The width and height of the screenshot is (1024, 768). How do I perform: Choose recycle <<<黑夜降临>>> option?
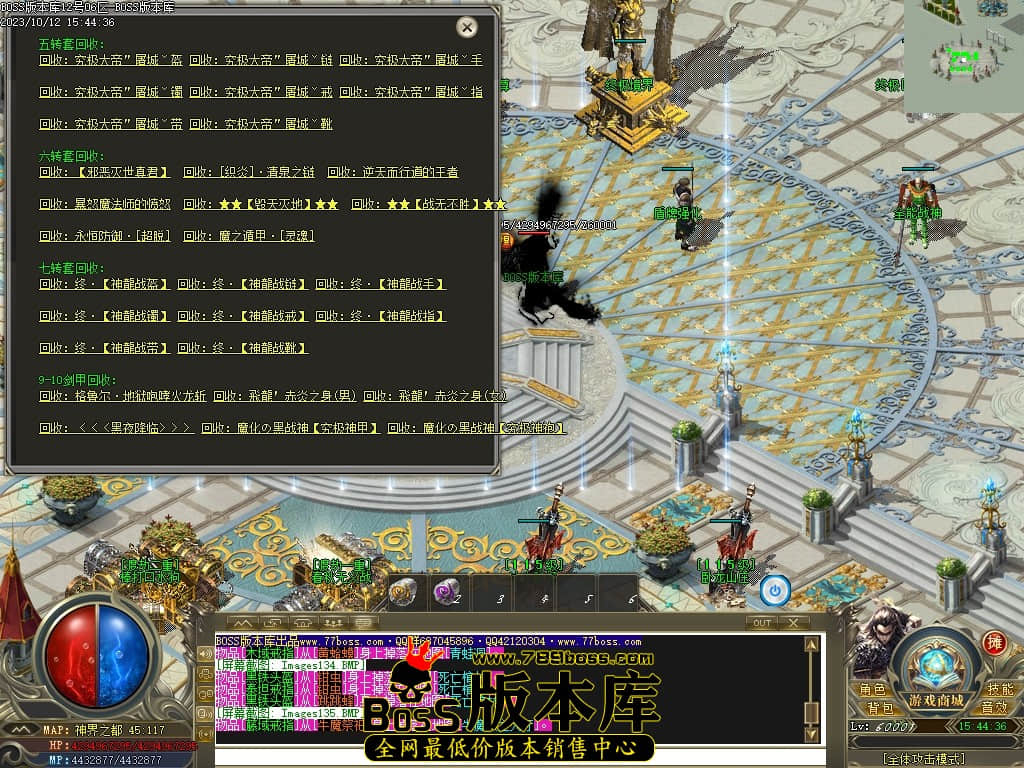pyautogui.click(x=114, y=428)
